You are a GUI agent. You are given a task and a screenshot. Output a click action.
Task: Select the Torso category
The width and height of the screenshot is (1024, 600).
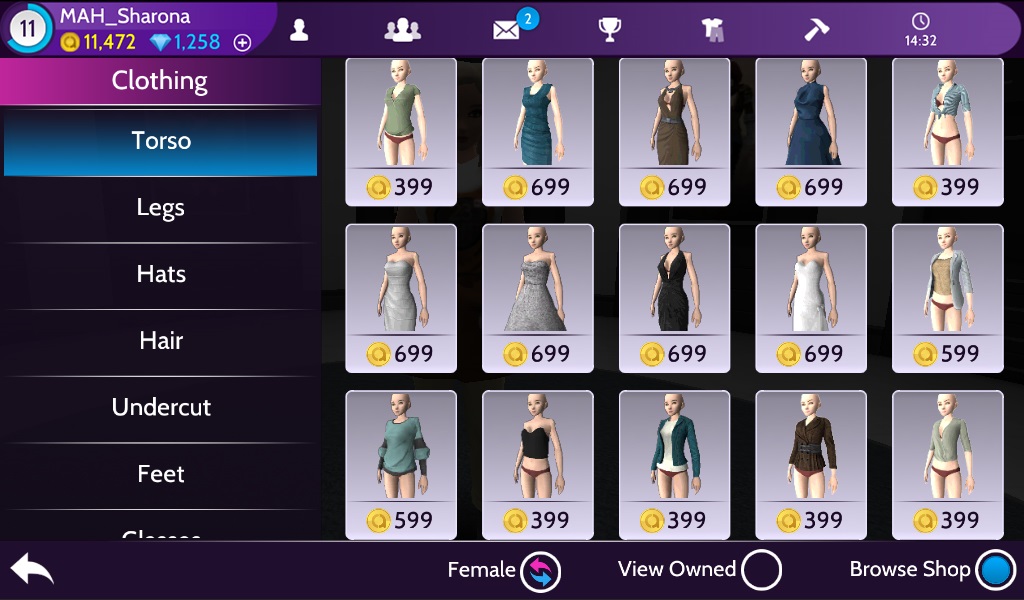point(160,141)
